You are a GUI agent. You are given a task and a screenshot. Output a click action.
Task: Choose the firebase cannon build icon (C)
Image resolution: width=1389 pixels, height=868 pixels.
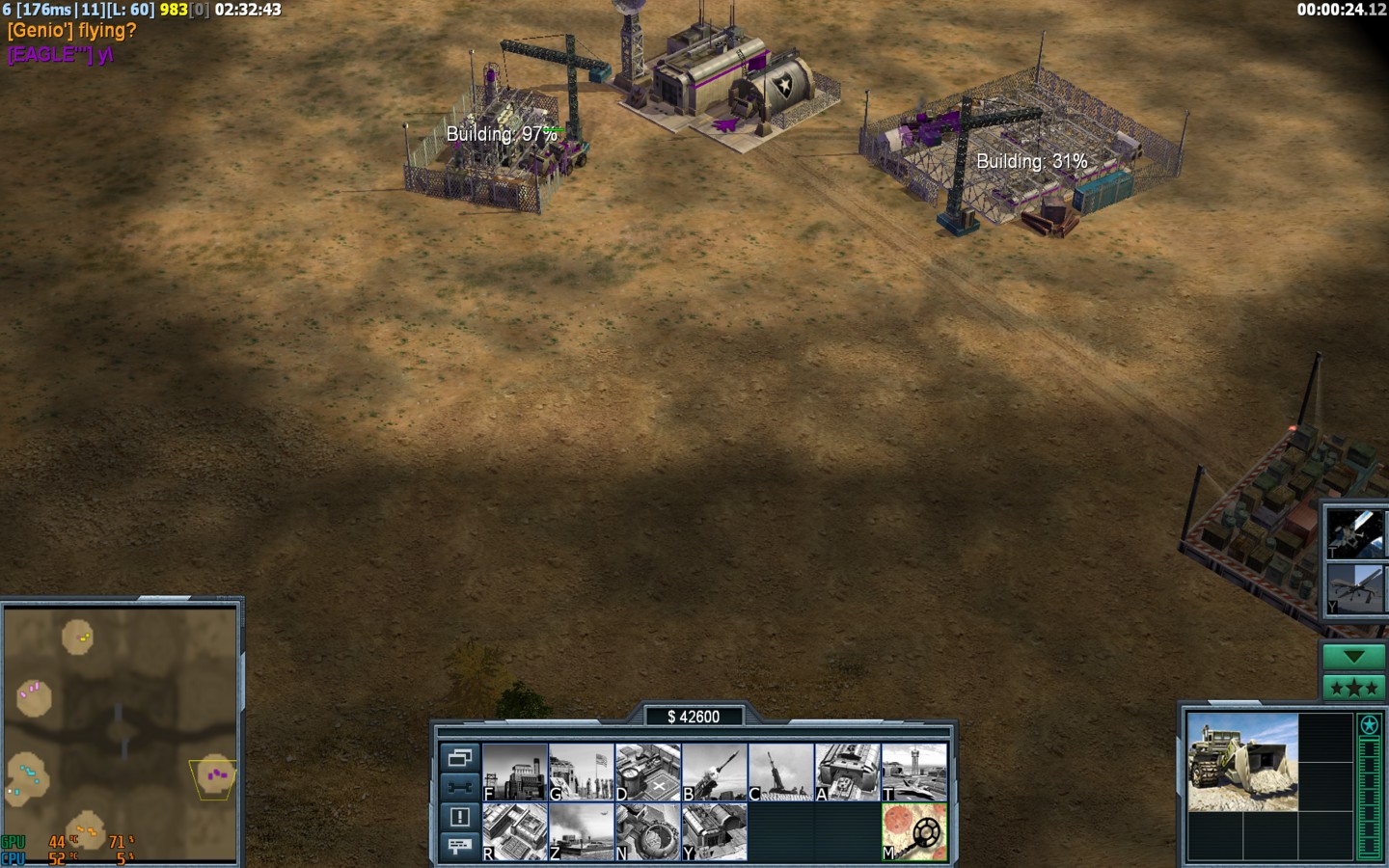[x=781, y=773]
